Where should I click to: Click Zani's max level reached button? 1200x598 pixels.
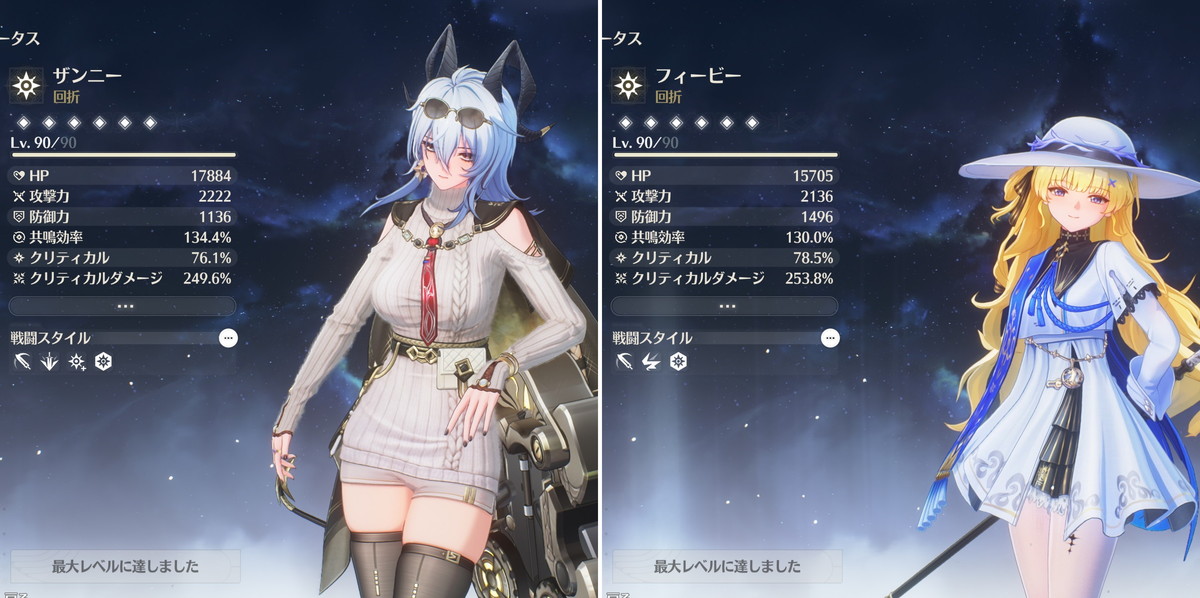coord(125,566)
